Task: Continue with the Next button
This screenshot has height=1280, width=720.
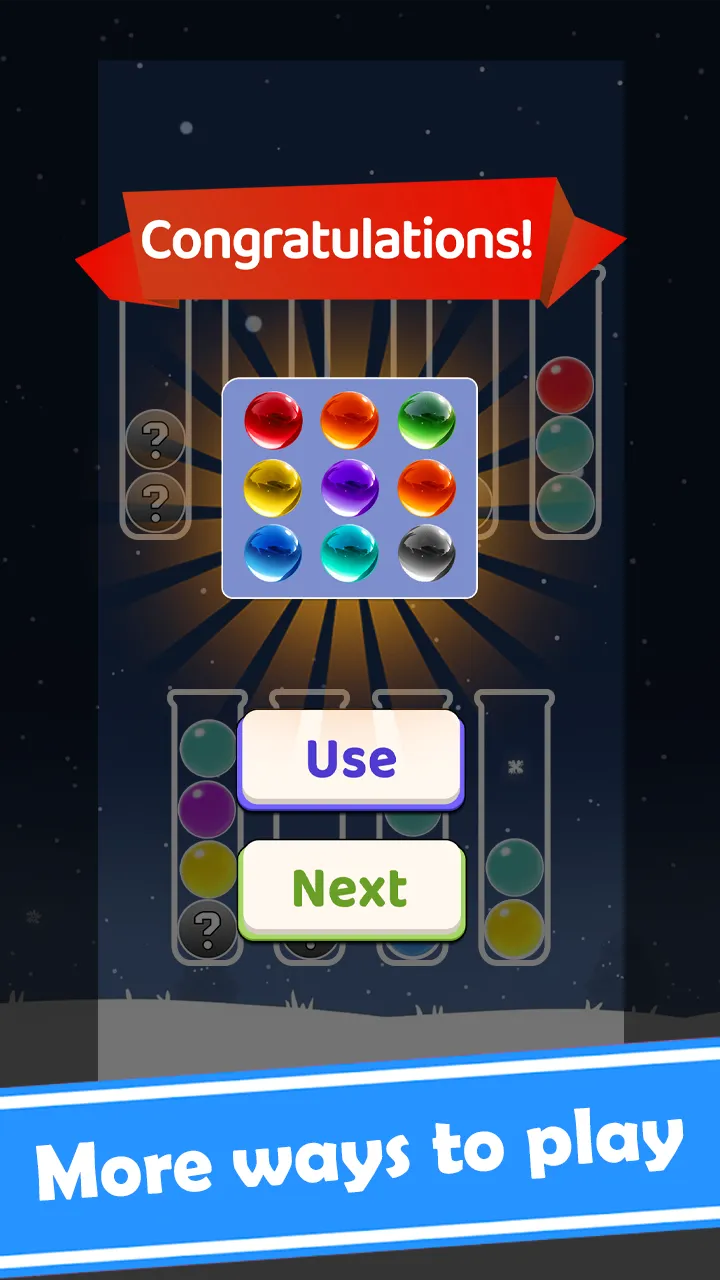Action: coord(351,887)
